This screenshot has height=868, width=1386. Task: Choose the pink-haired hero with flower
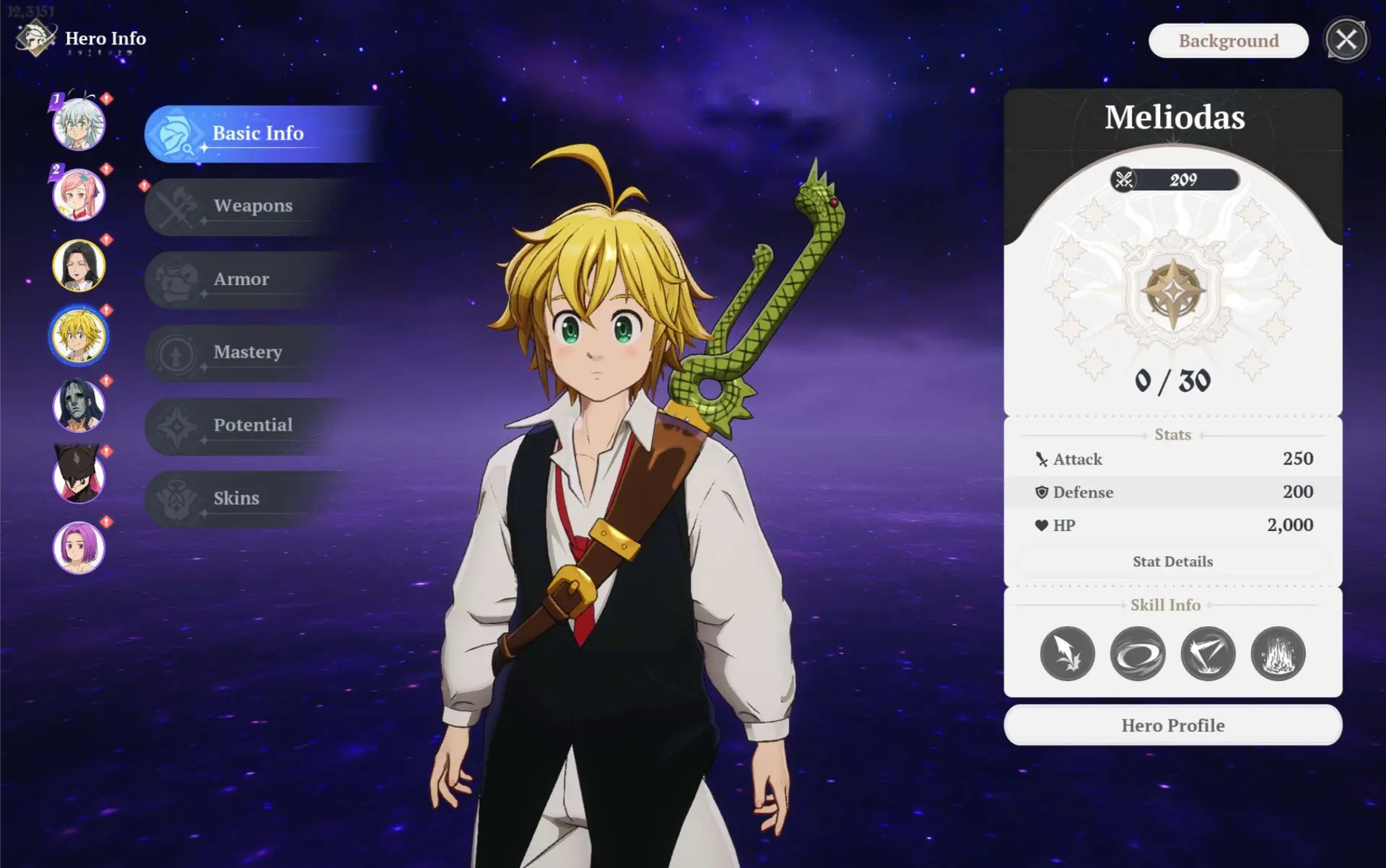tap(79, 195)
